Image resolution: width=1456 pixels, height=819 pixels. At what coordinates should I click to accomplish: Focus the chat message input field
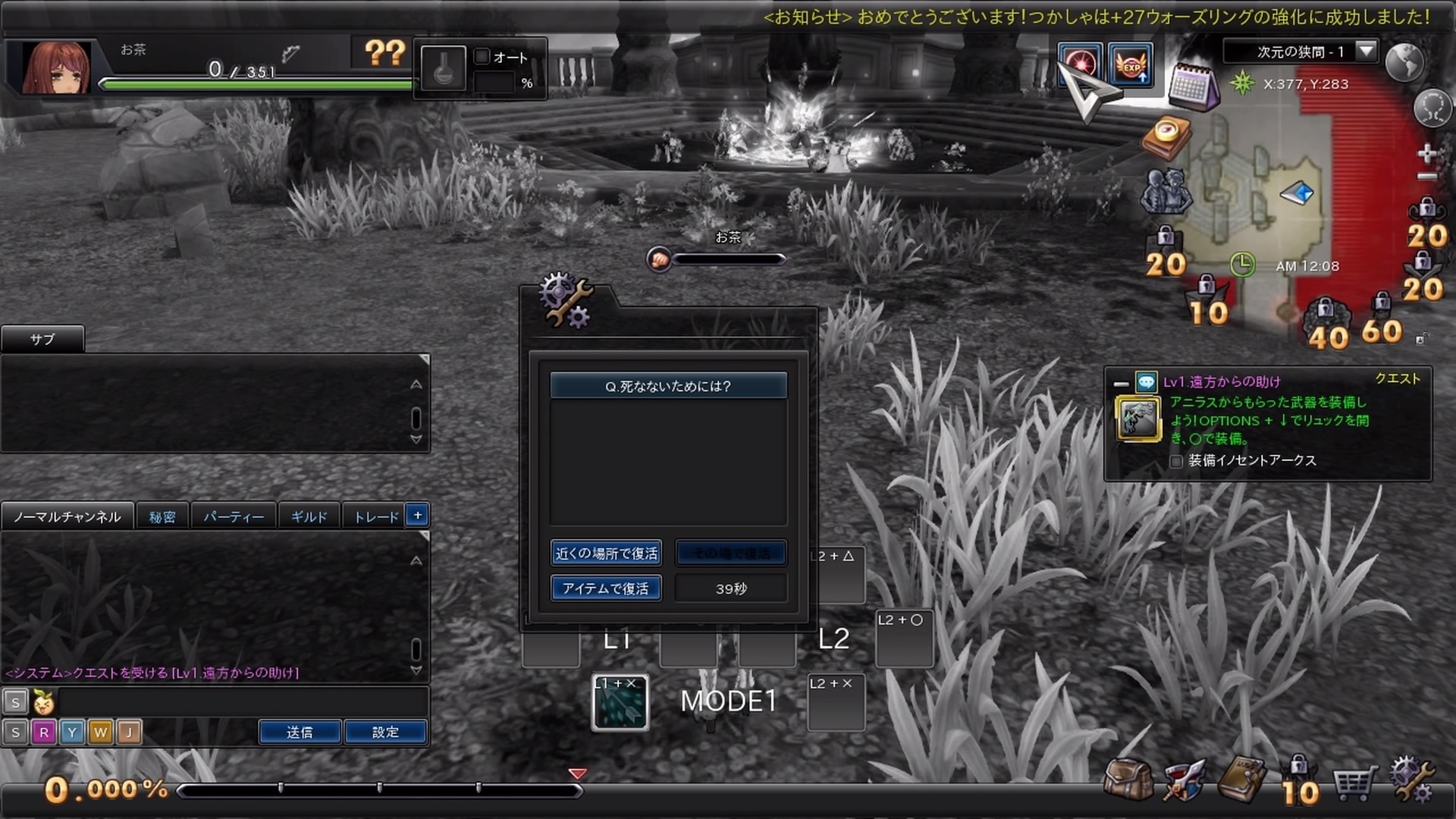click(x=243, y=702)
